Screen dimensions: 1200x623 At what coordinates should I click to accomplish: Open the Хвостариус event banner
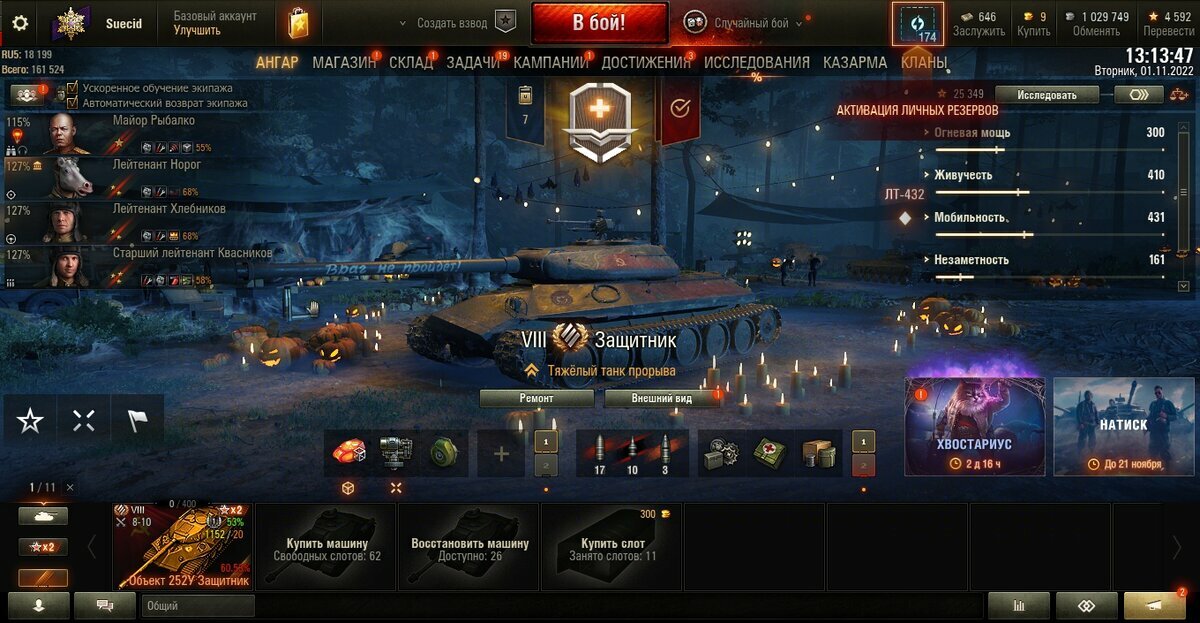pyautogui.click(x=975, y=426)
